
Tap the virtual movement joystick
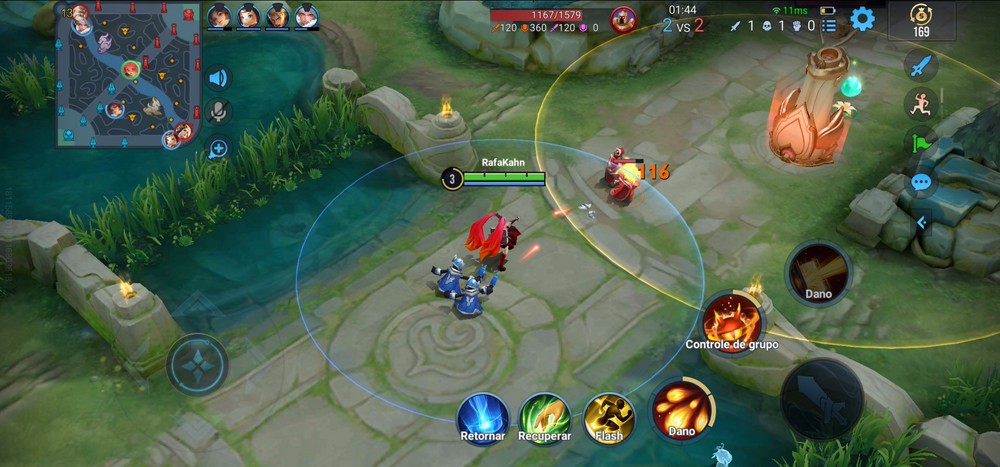[x=198, y=364]
